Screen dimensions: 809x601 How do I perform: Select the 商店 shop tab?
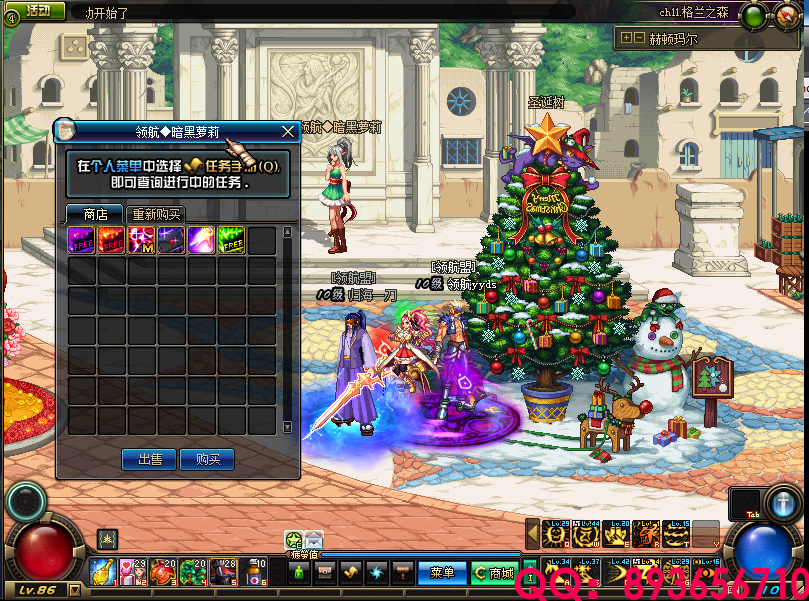click(x=96, y=214)
